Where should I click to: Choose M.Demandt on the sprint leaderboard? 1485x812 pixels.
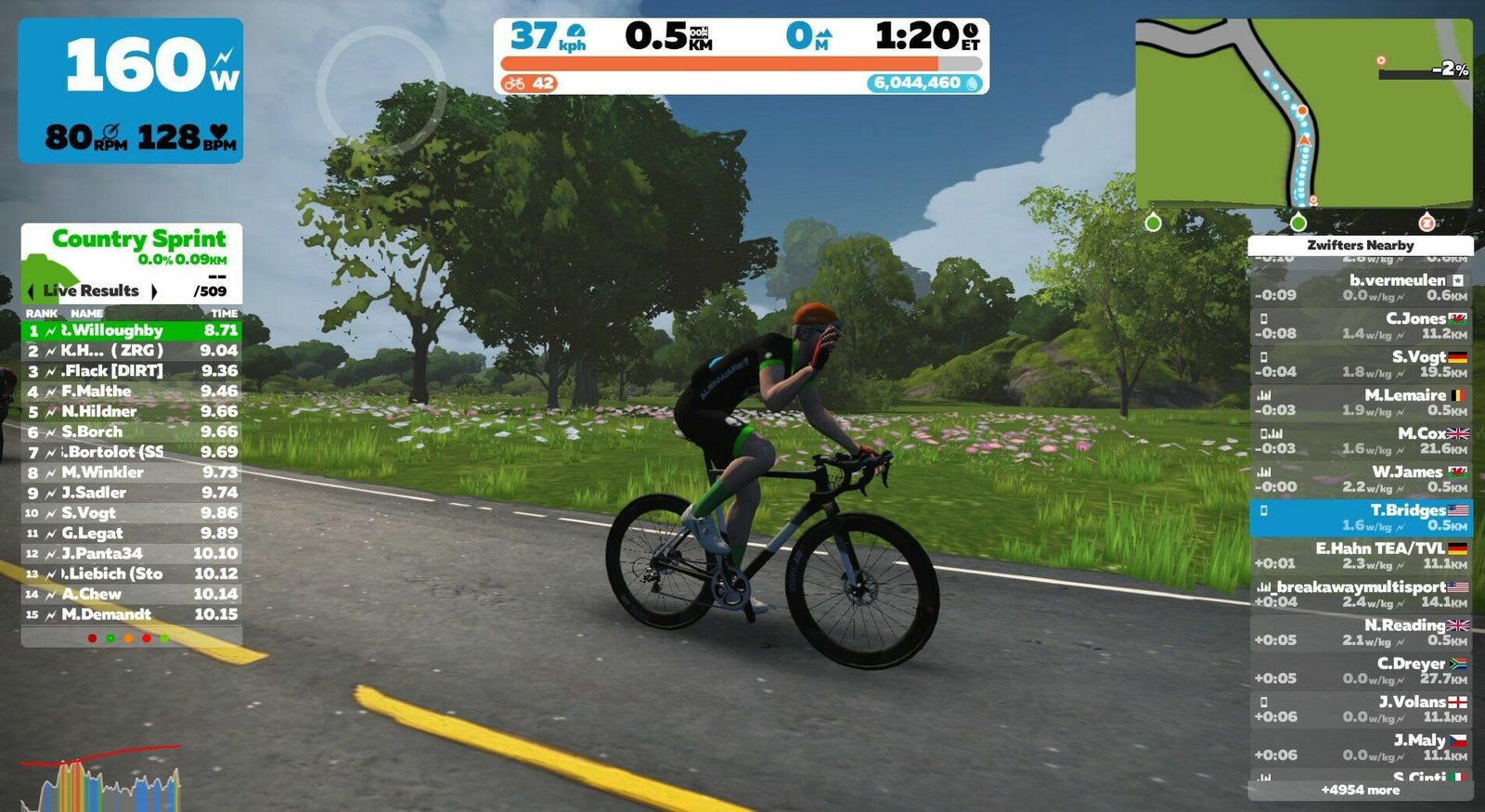[131, 614]
